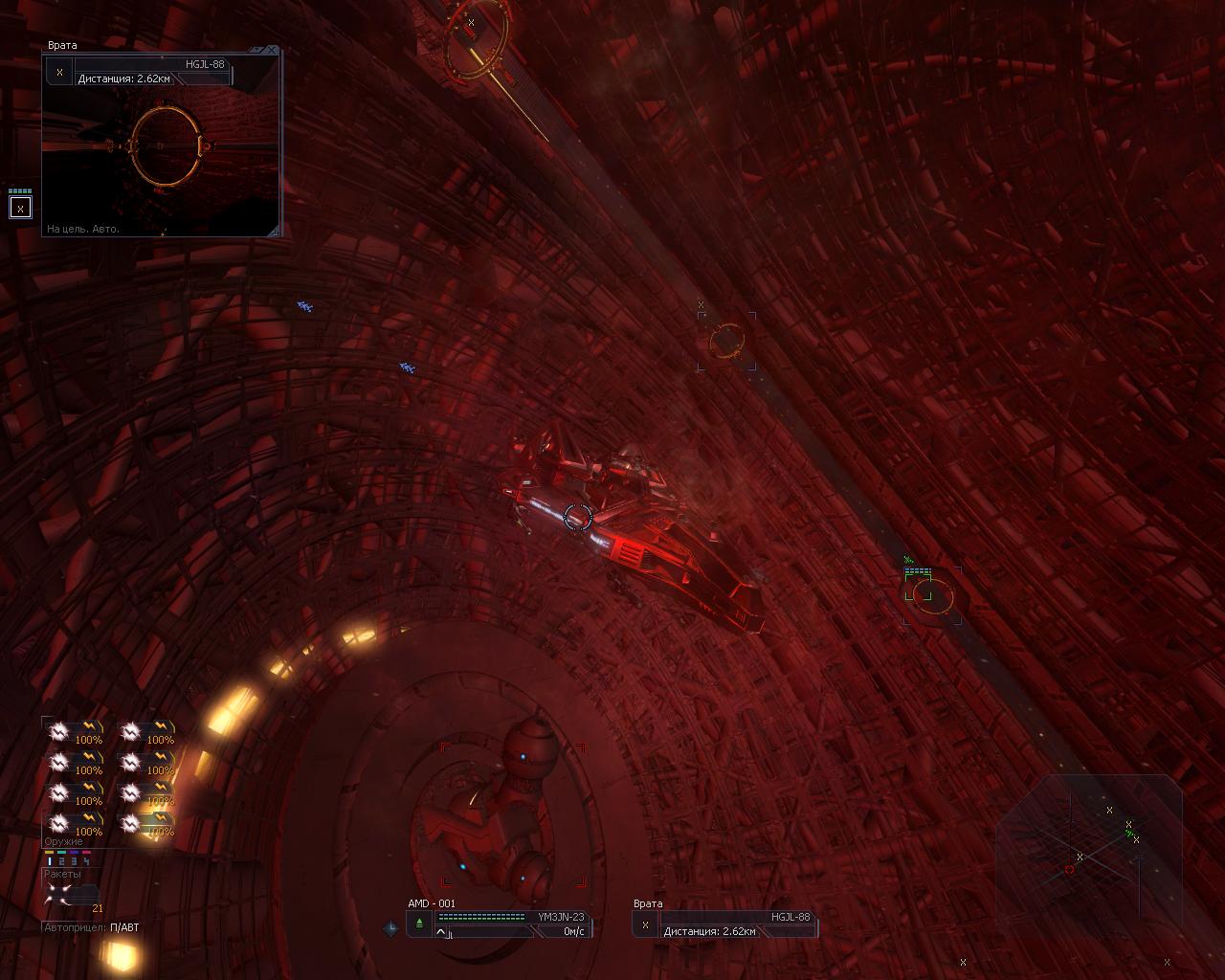Click the bottom Врата HGJL-88 target panel
This screenshot has width=1225, height=980.
(x=725, y=924)
